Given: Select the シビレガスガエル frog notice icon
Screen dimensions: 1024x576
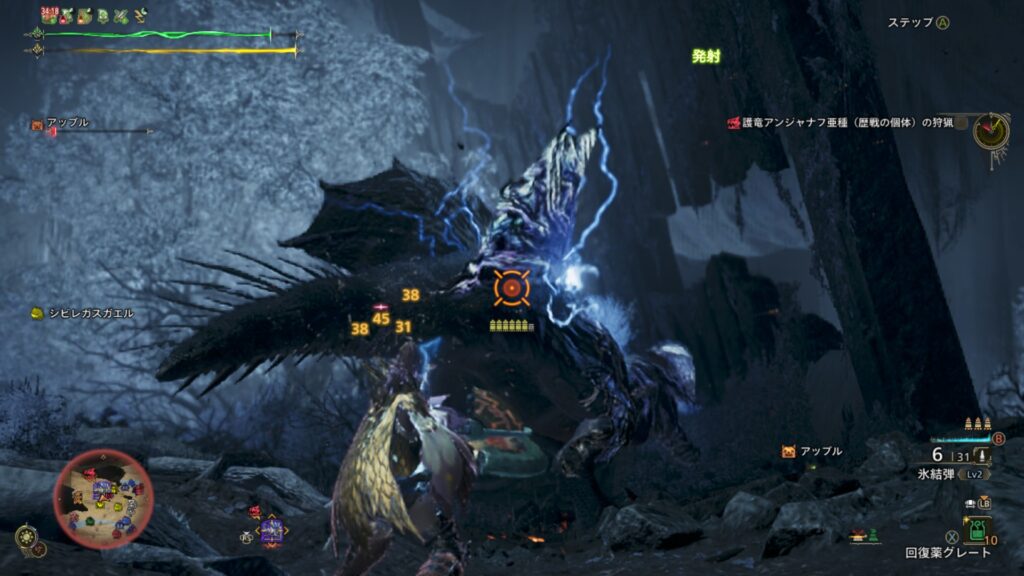Looking at the screenshot, I should click(36, 313).
